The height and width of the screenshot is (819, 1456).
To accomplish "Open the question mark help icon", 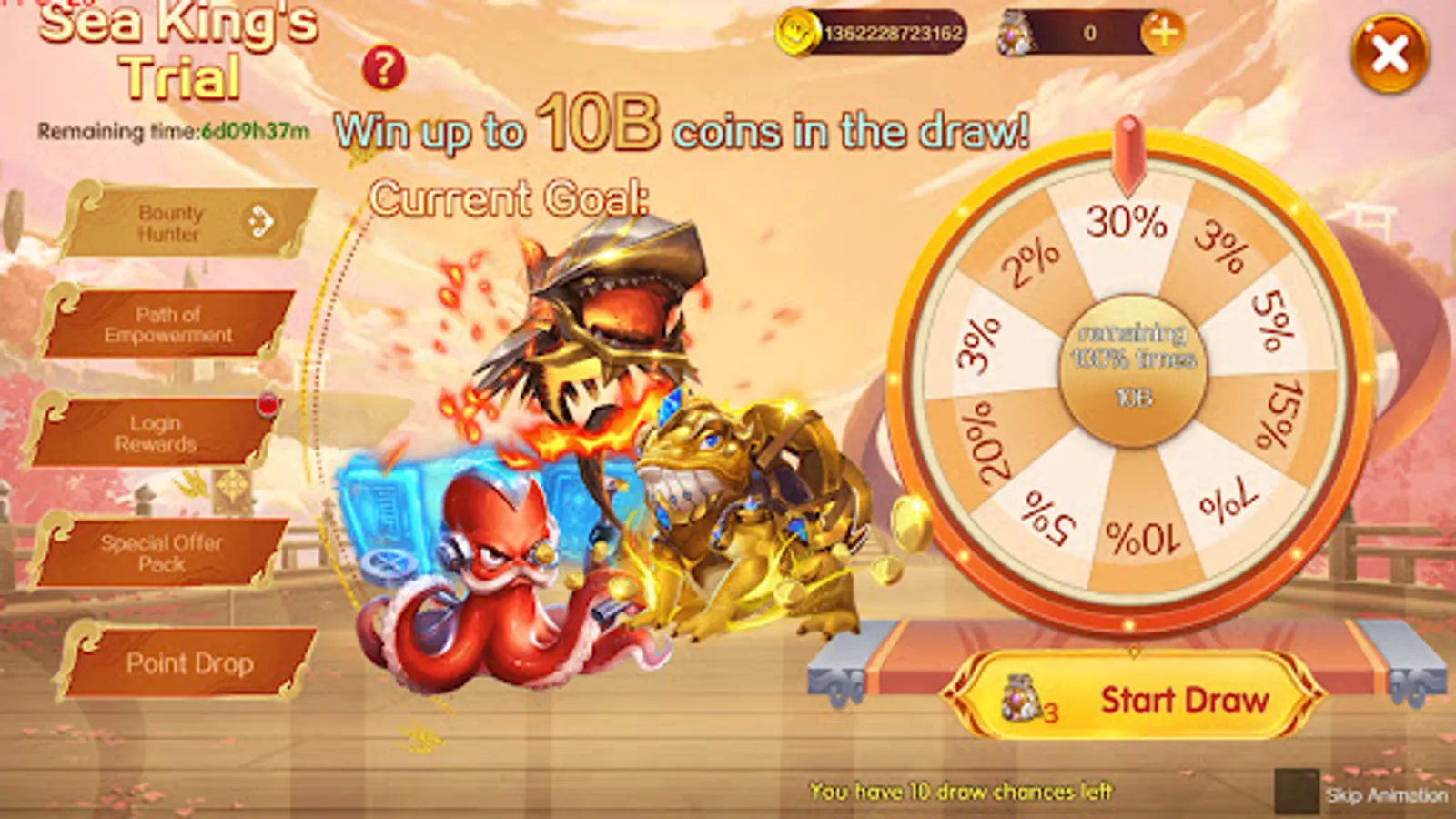I will tap(386, 69).
